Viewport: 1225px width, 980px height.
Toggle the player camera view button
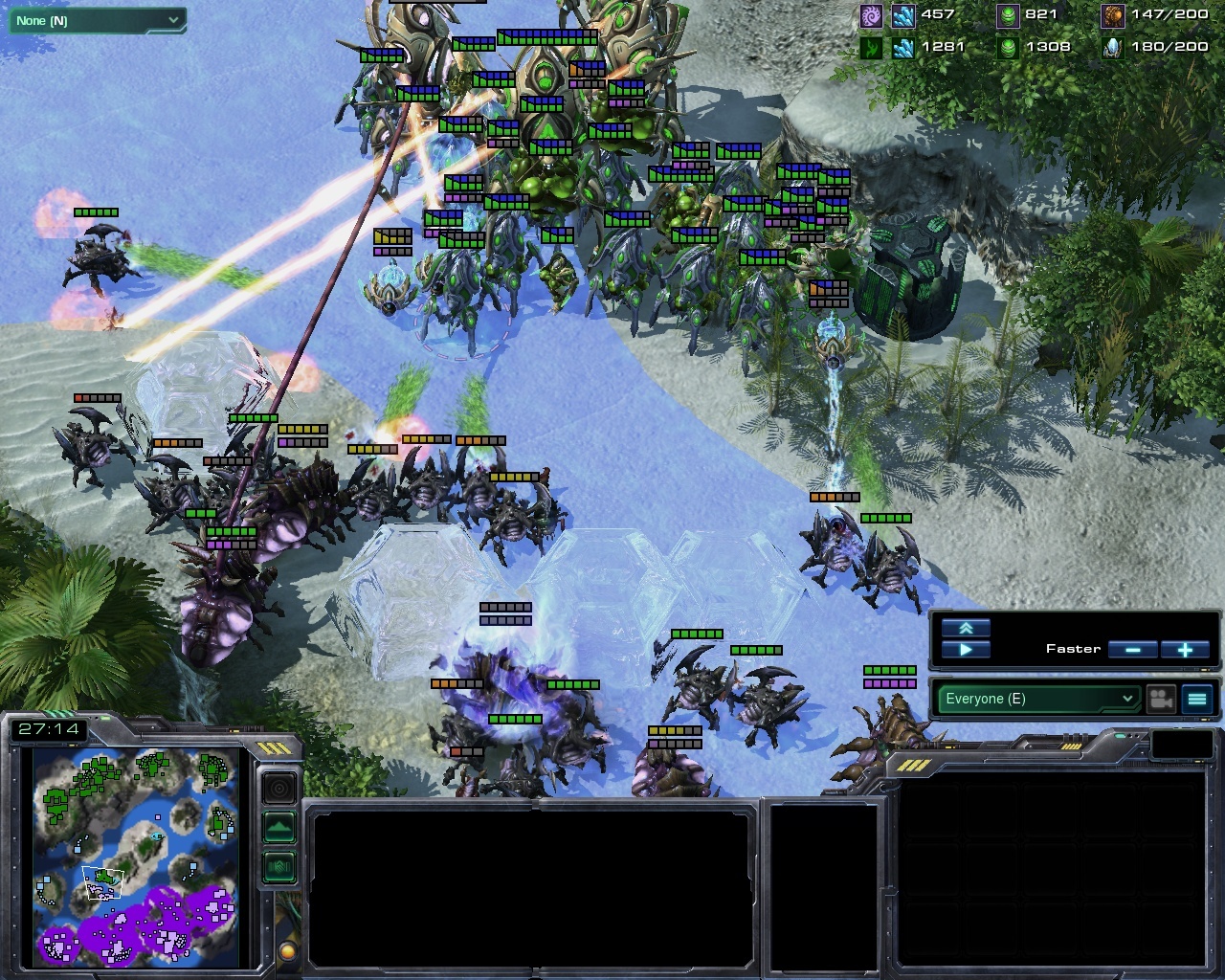(1162, 699)
